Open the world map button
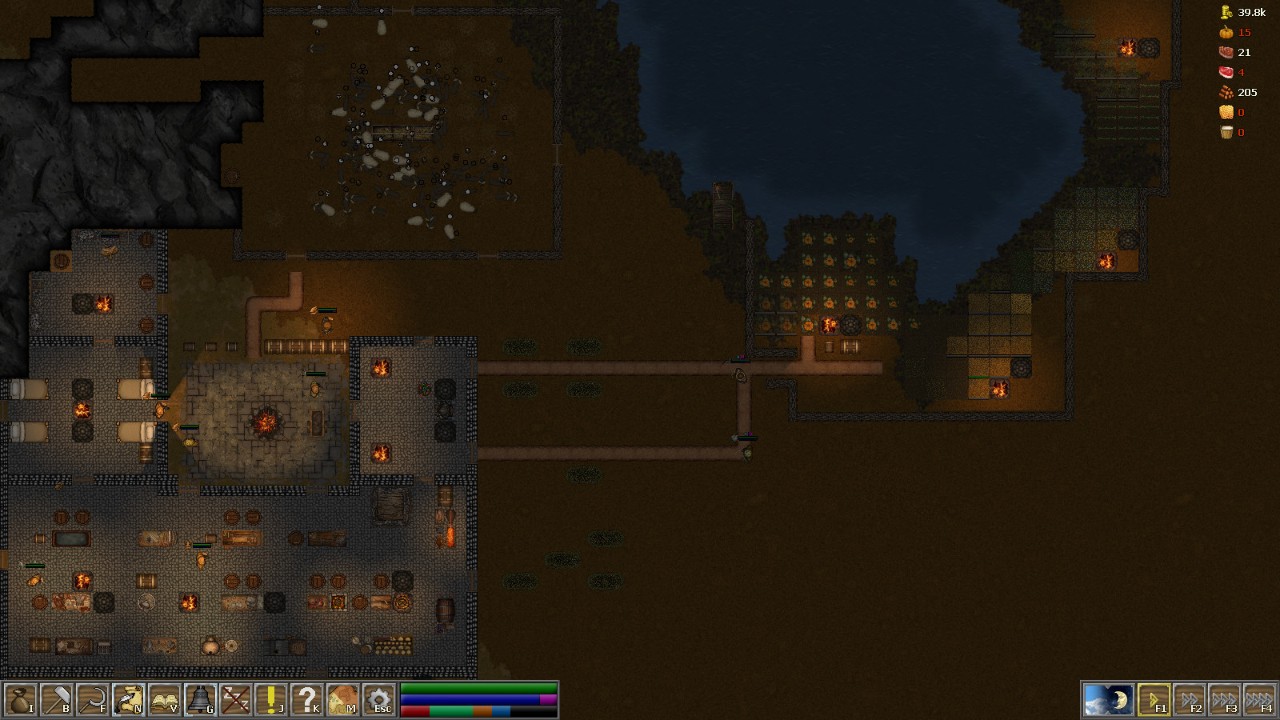 click(x=343, y=699)
